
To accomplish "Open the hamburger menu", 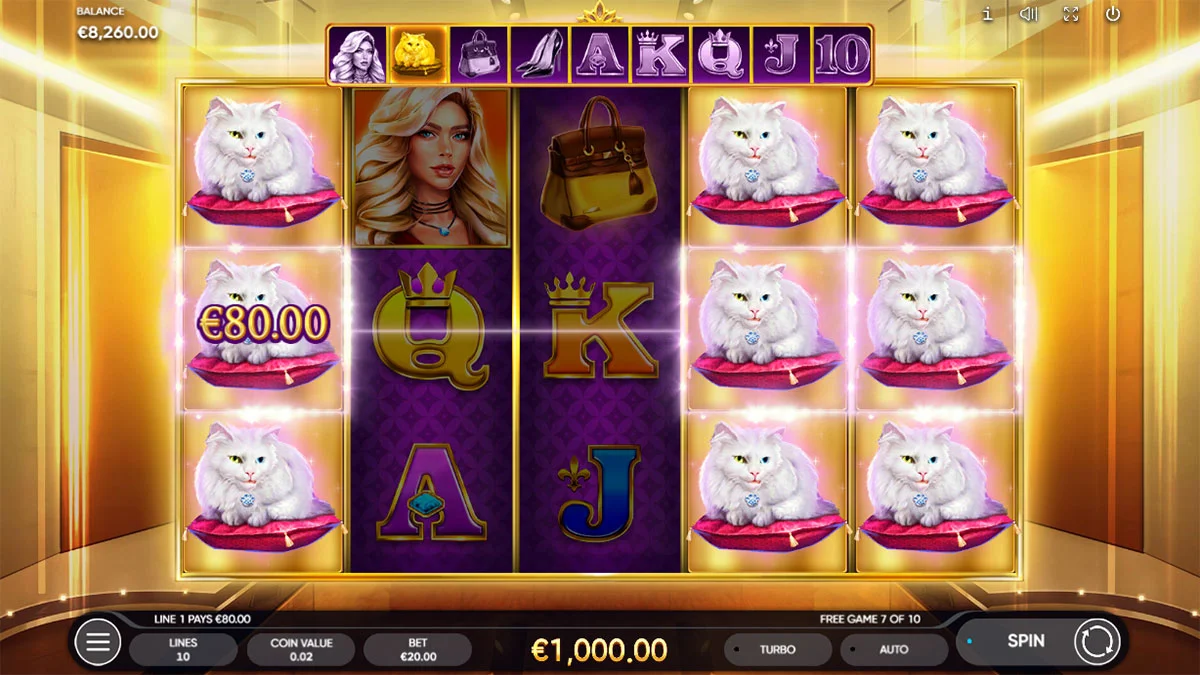I will click(98, 642).
